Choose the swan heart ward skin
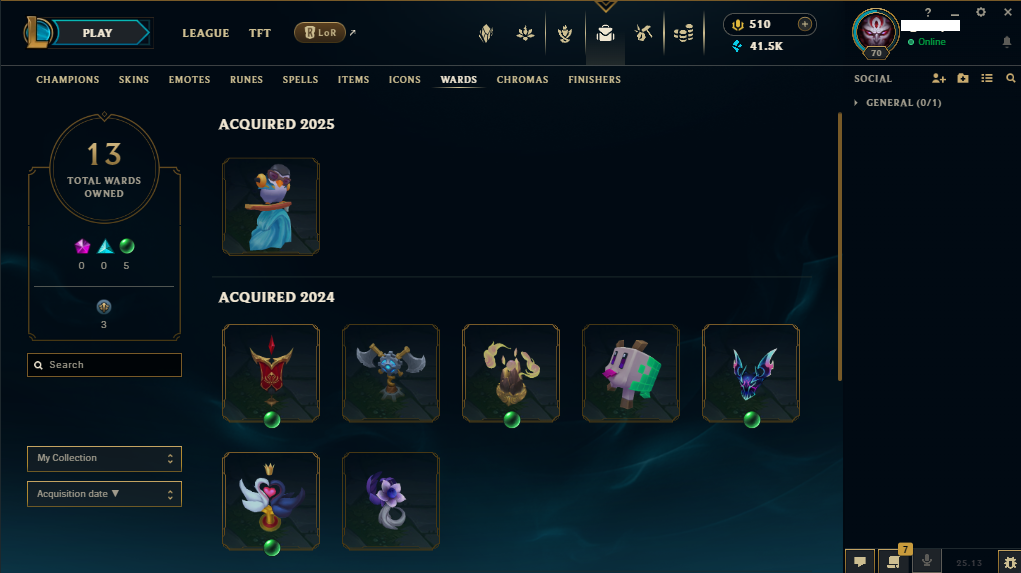The image size is (1021, 573). pyautogui.click(x=271, y=499)
